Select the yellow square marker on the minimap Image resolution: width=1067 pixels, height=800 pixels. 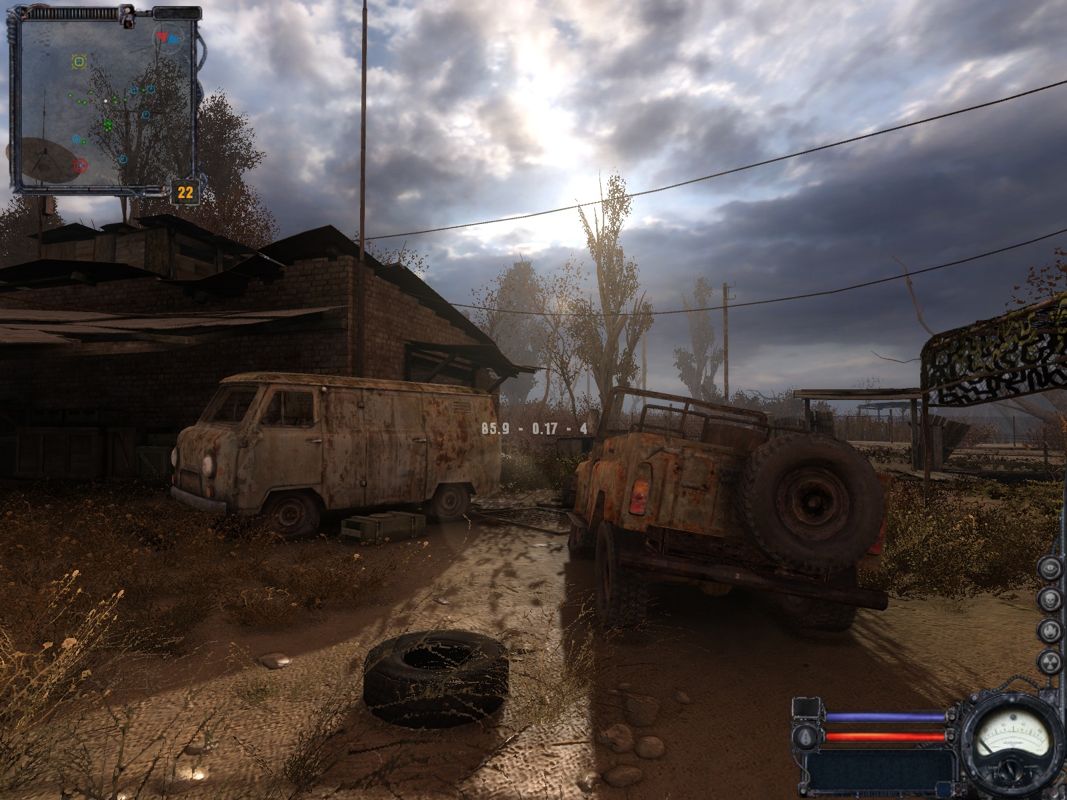tap(79, 62)
